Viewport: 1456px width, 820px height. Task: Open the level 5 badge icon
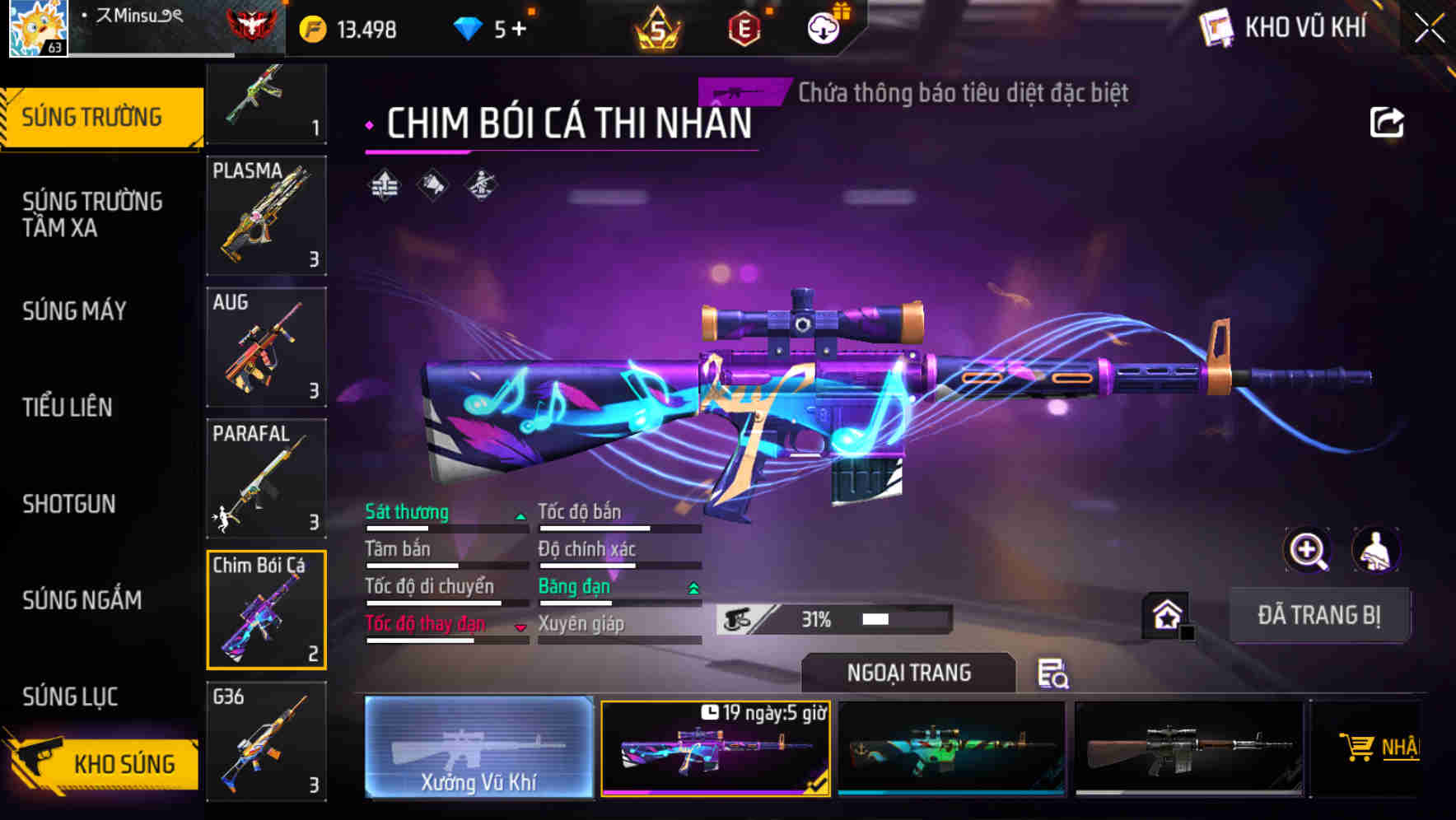click(656, 29)
